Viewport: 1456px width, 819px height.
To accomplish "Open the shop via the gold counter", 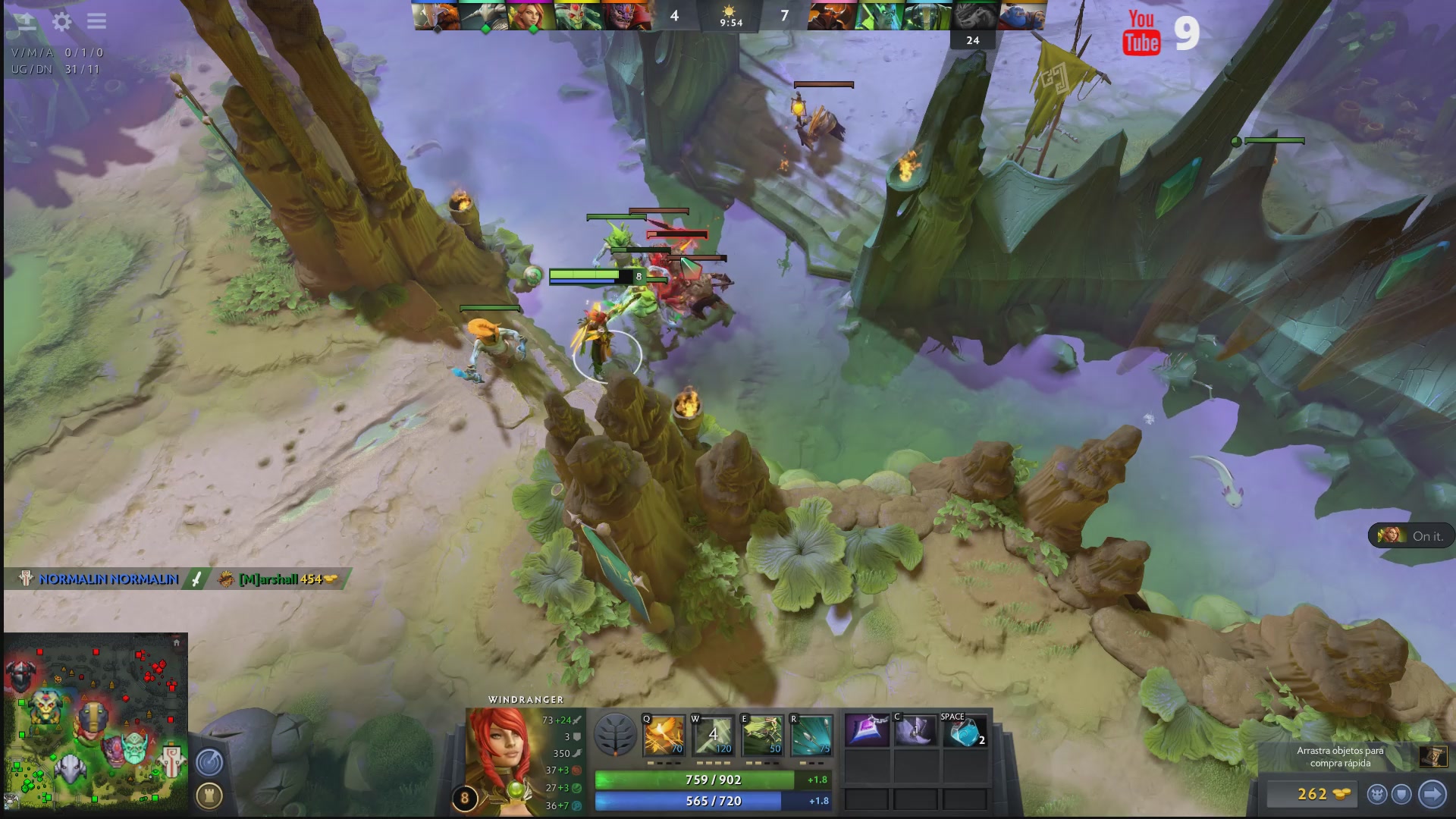I will click(x=1322, y=794).
